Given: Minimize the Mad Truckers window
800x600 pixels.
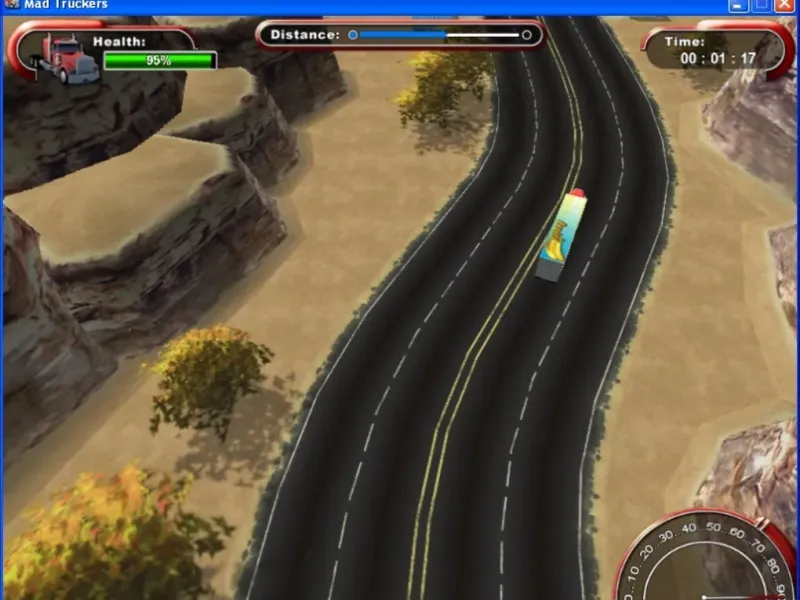Looking at the screenshot, I should point(739,5).
